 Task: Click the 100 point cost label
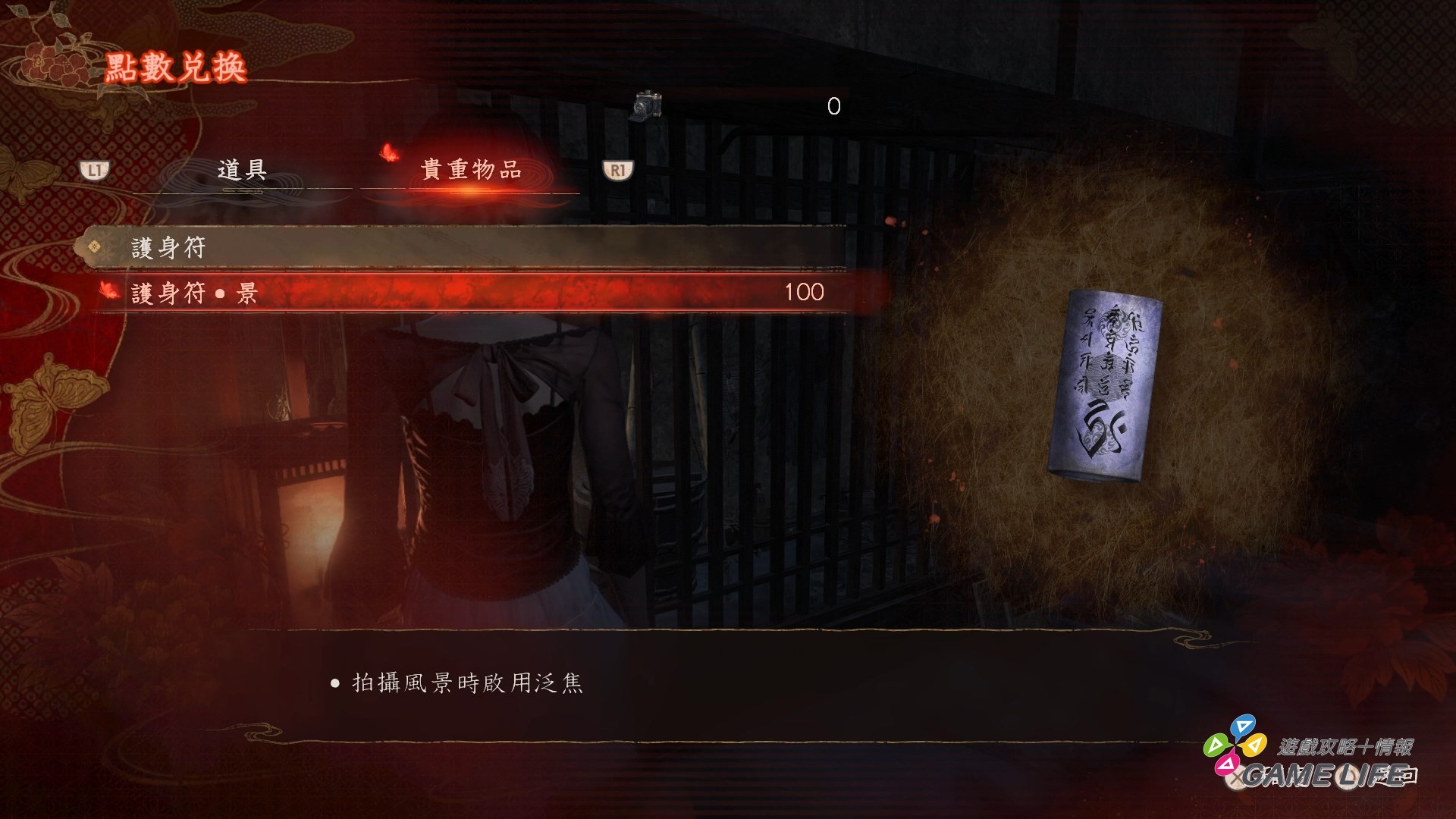coord(806,291)
